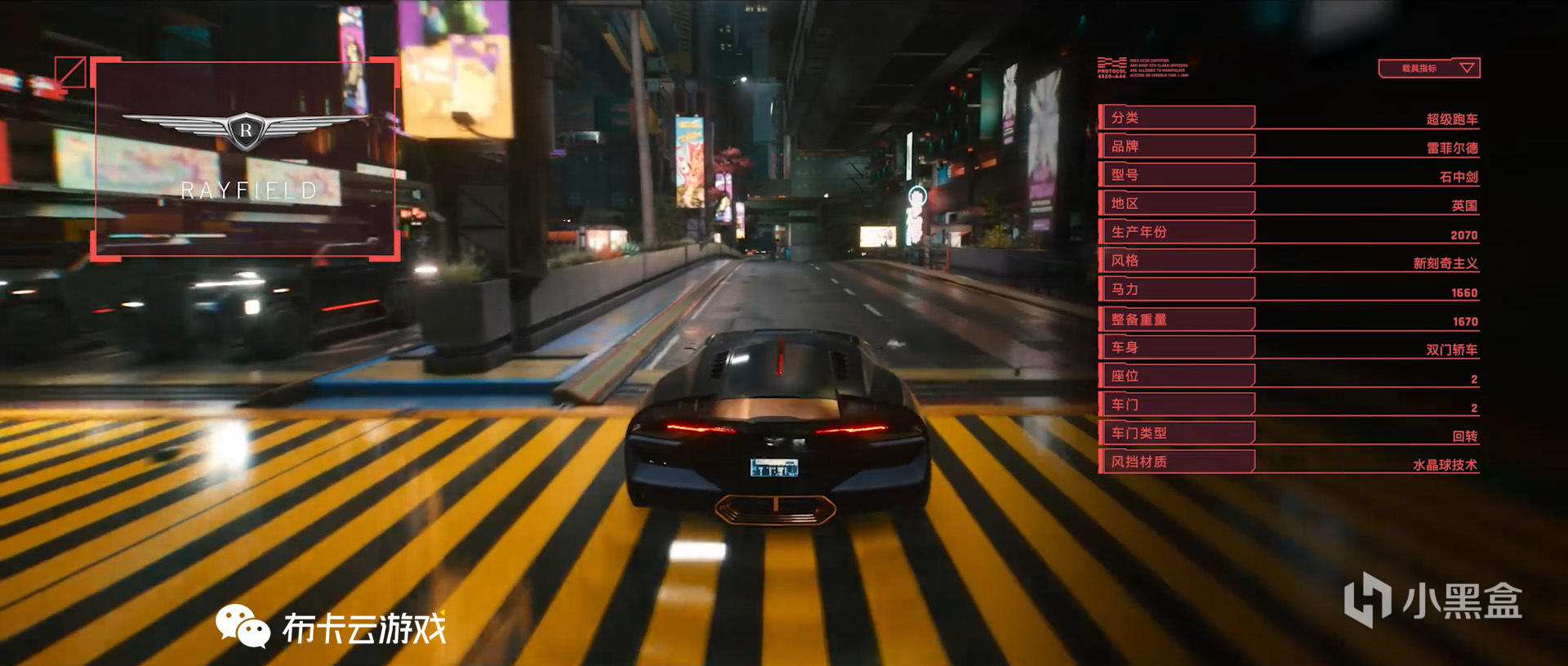Select the 分类 spec row
Screen dimensions: 1568x666
[x=1176, y=118]
